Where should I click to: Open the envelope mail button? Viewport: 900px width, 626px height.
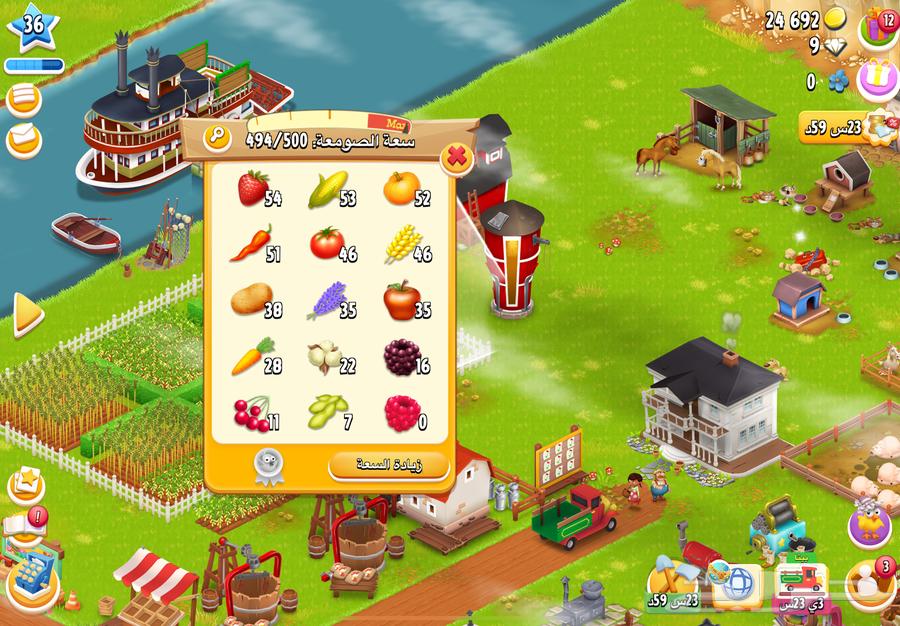[x=24, y=139]
